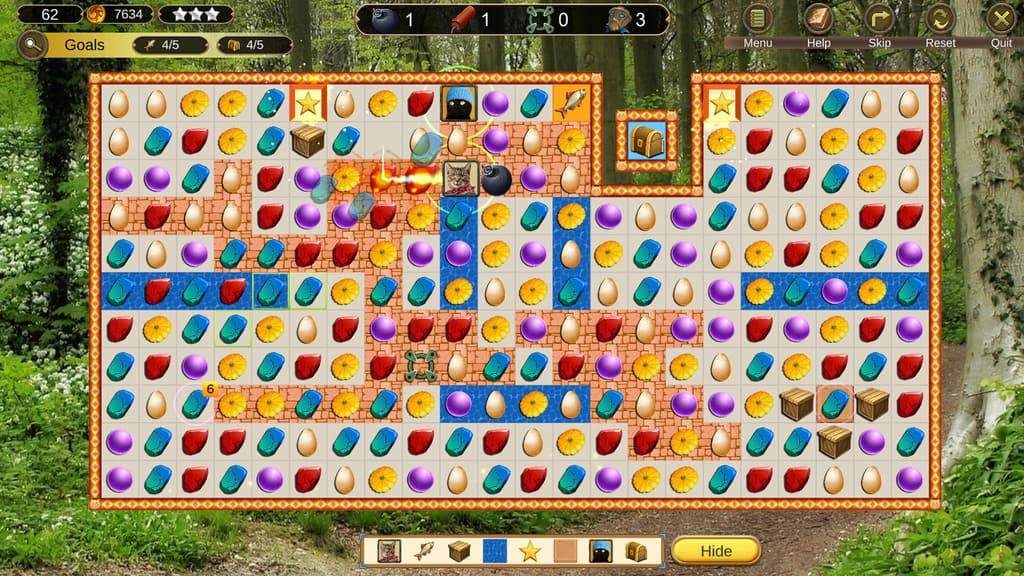Hide the legend bar
Image resolution: width=1024 pixels, height=576 pixels.
click(x=715, y=551)
